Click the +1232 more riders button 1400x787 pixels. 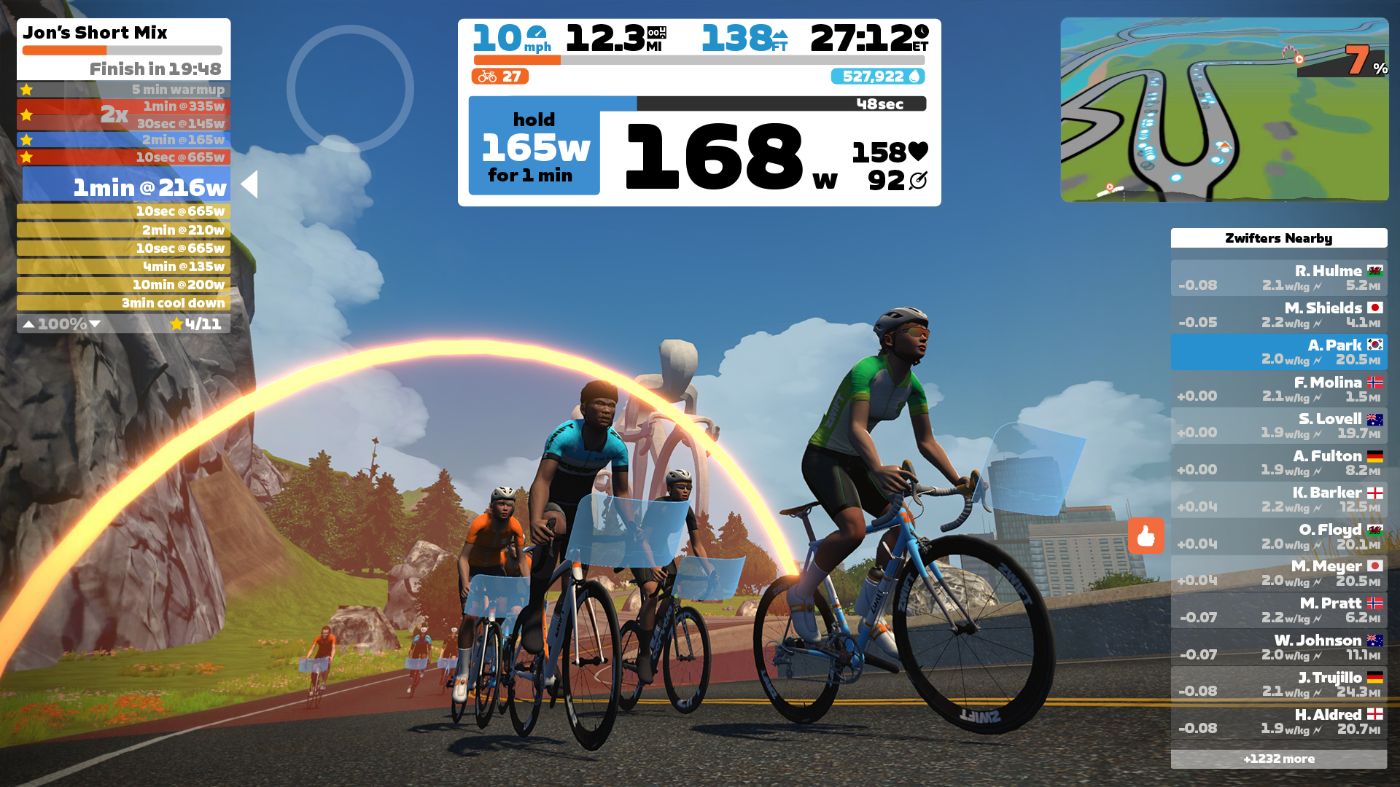coord(1278,759)
